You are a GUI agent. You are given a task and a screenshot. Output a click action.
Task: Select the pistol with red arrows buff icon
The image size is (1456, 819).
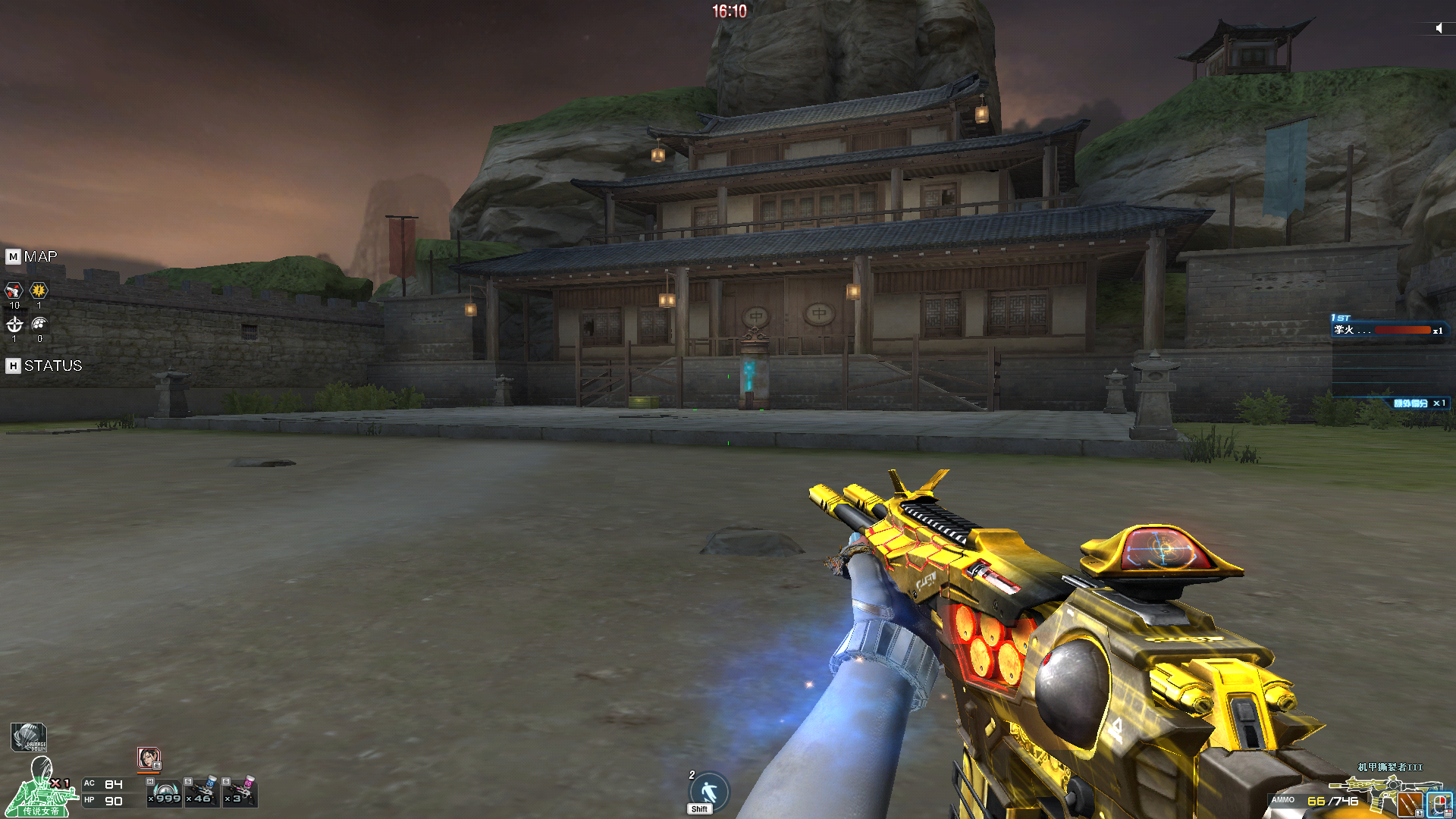14,291
